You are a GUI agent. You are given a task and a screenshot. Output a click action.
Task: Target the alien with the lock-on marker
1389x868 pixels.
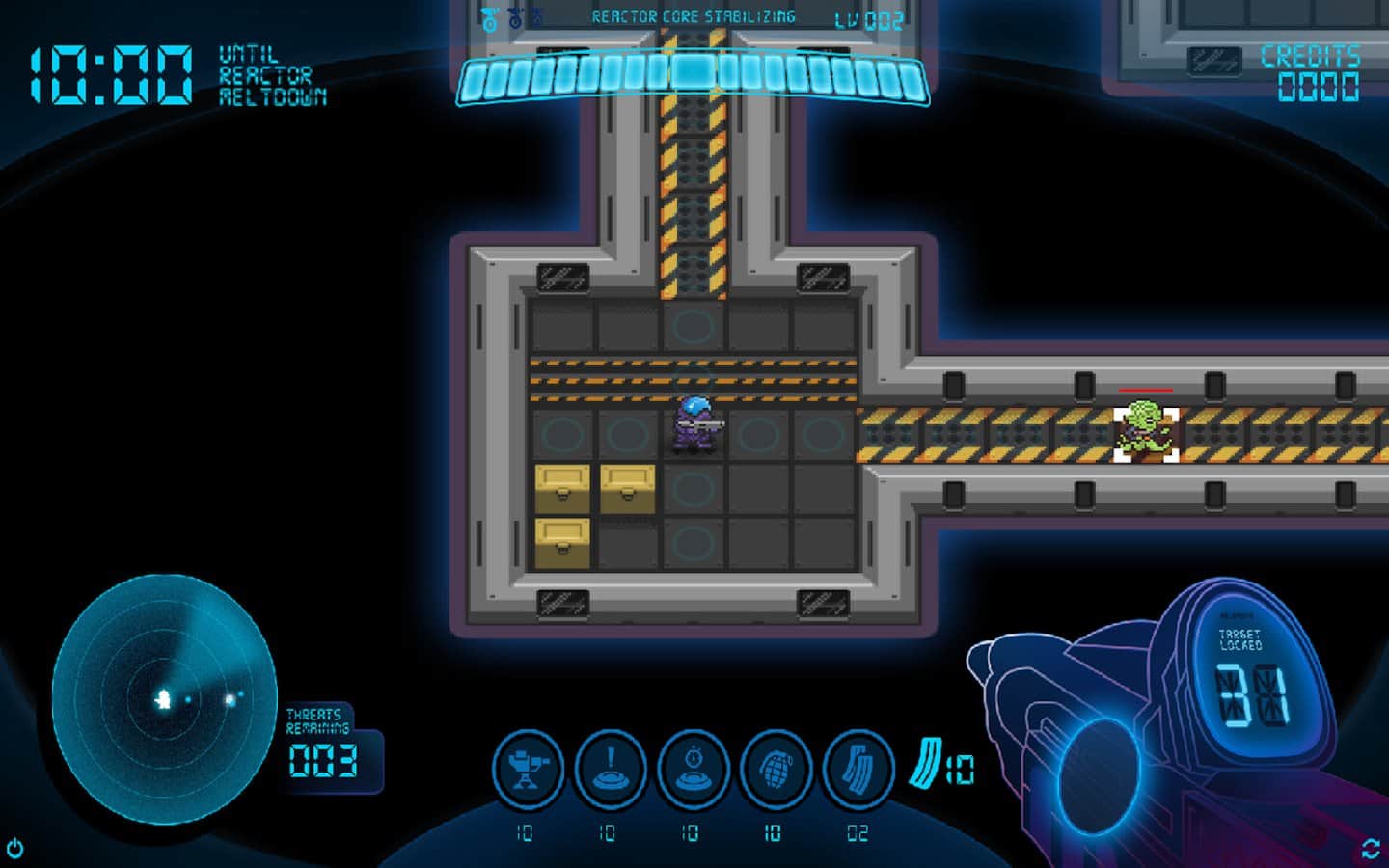[1146, 433]
